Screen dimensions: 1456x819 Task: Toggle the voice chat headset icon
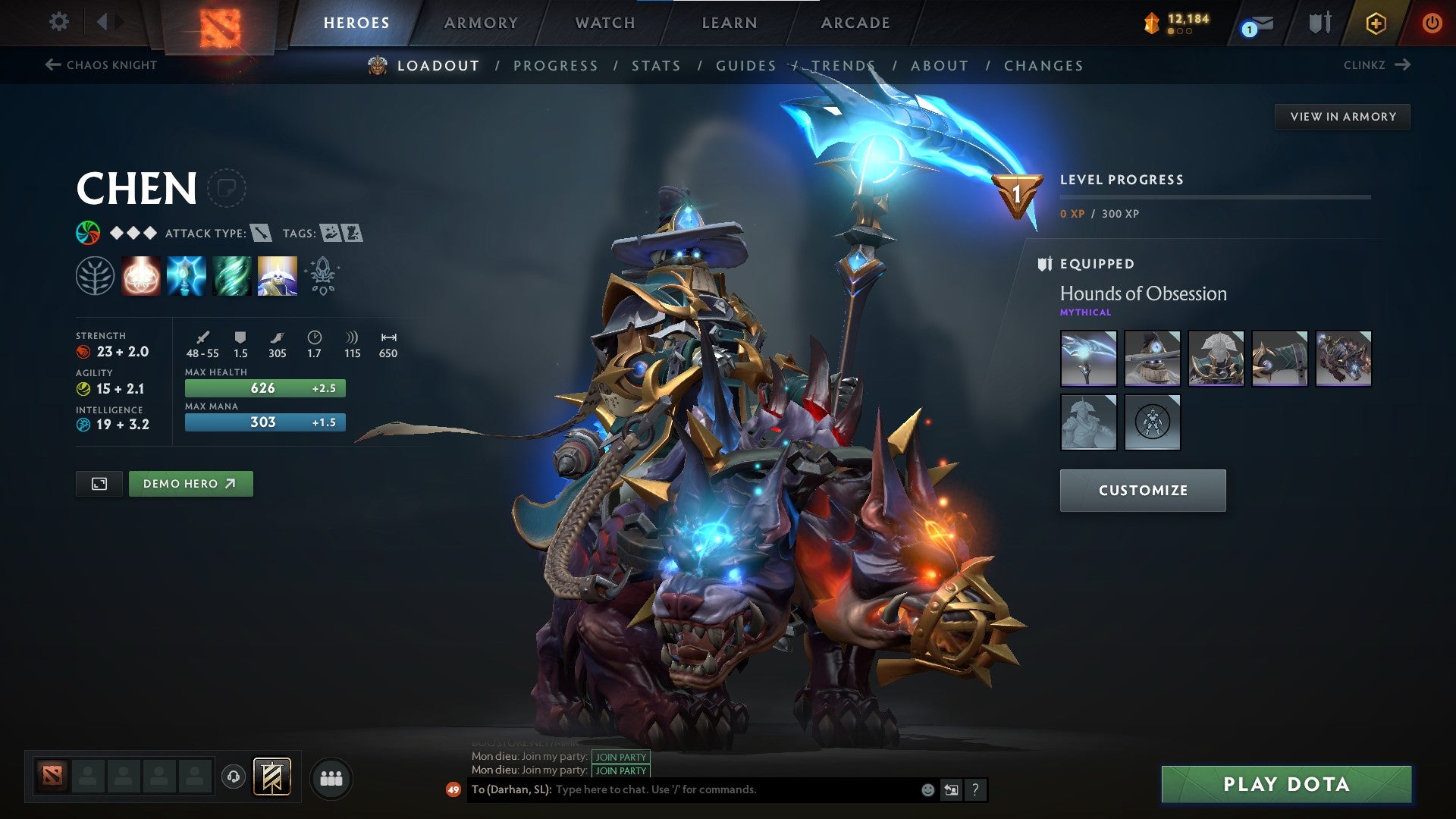click(x=234, y=777)
